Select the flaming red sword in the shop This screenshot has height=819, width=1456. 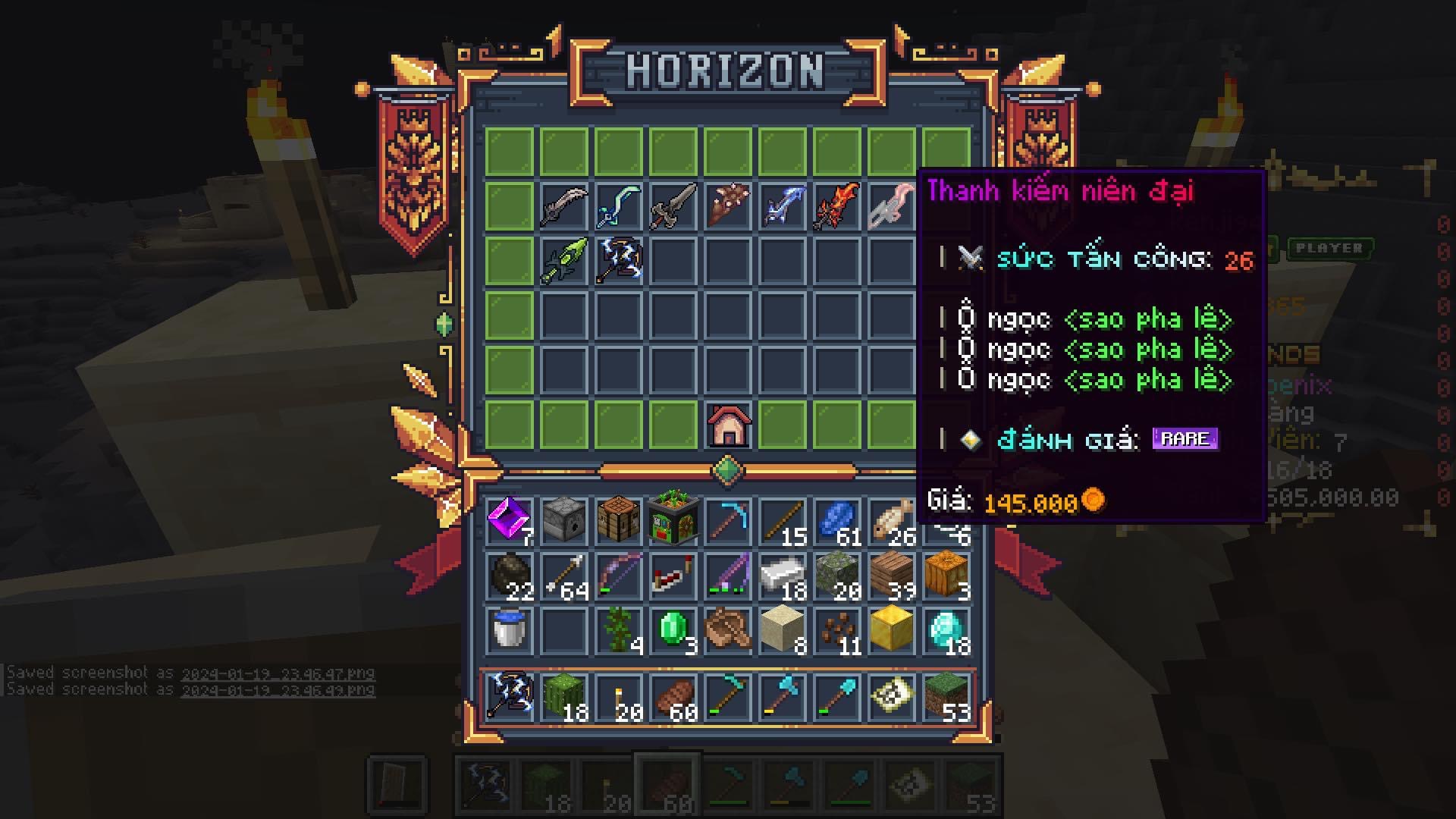coord(836,206)
